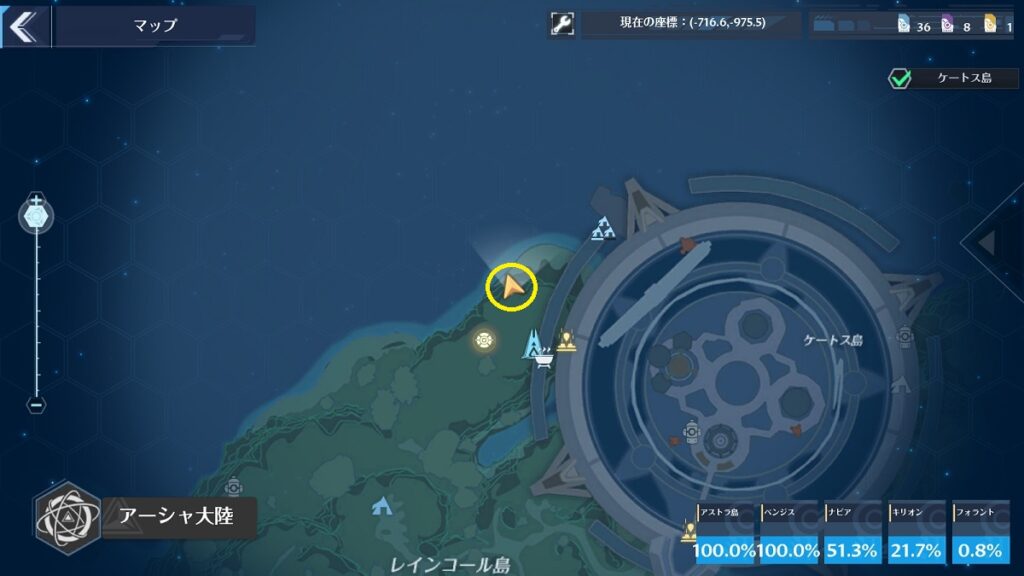The image size is (1024, 576).
Task: Expand the side panel arrow on right edge
Action: coord(987,242)
